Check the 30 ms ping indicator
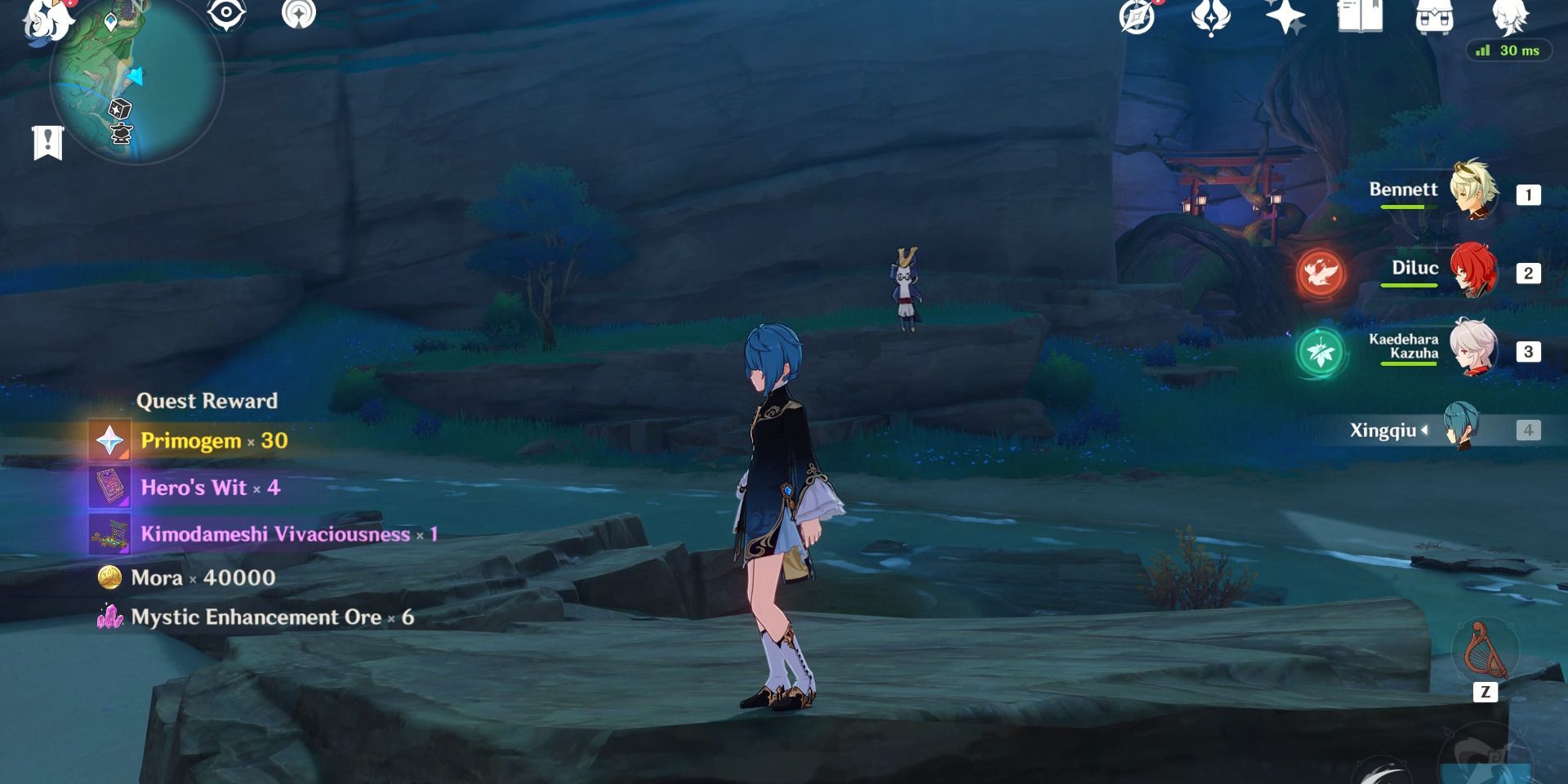1568x784 pixels. click(1510, 51)
